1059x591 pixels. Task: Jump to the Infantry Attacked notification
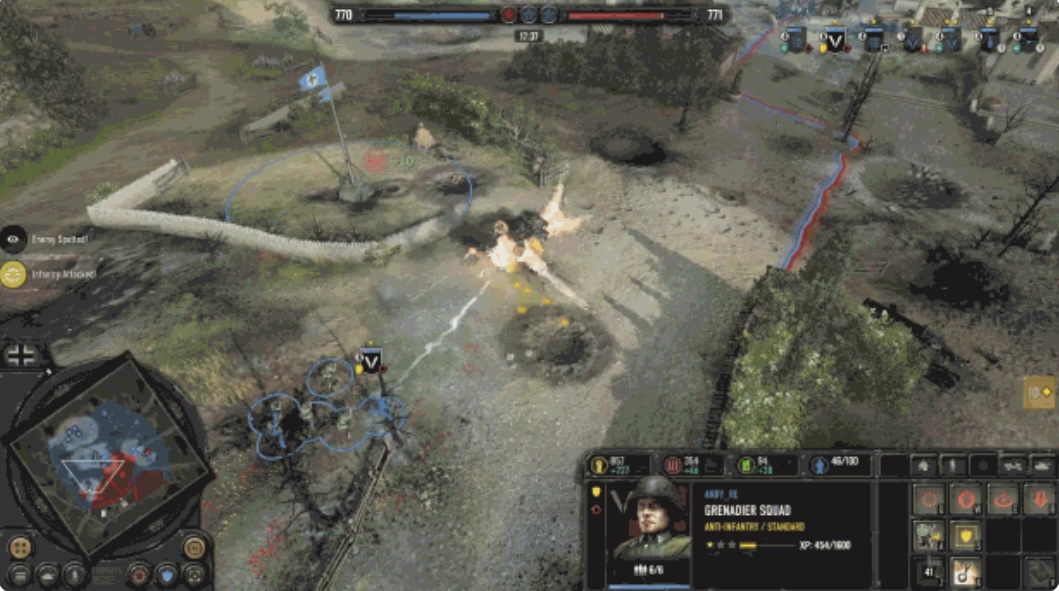pyautogui.click(x=14, y=273)
